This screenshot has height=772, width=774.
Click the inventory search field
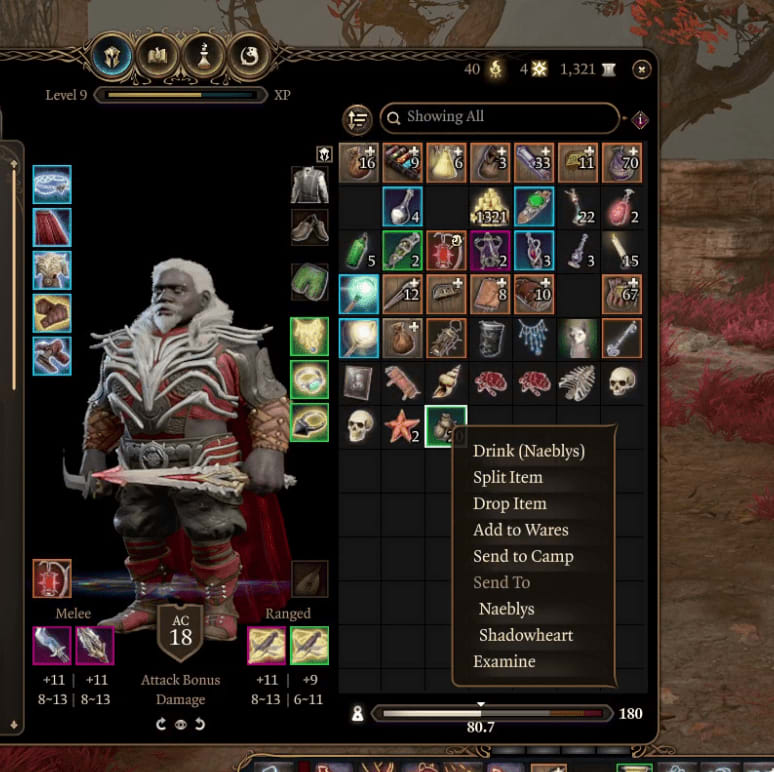498,117
